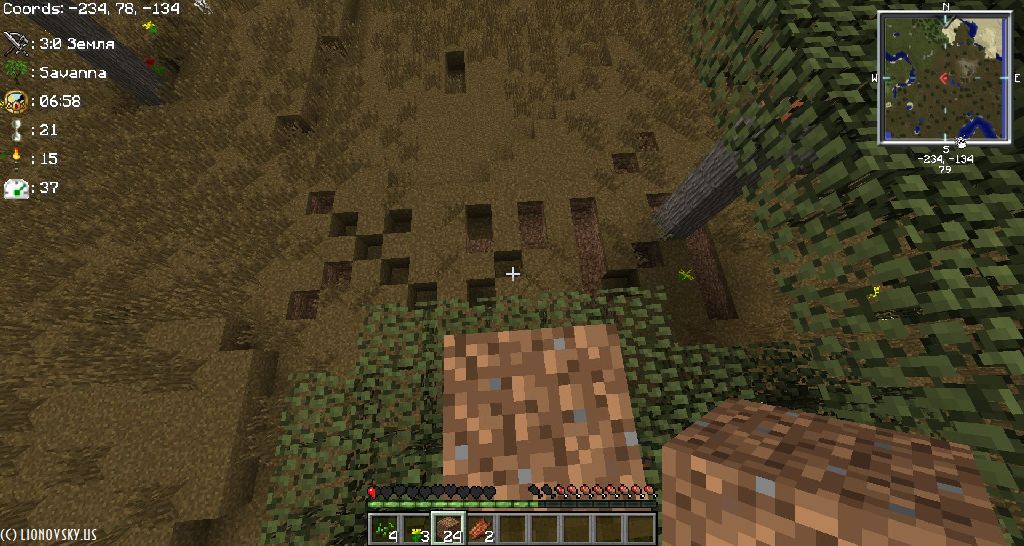The image size is (1024, 546).
Task: Click the pickaxe and sword tool icon
Action: click(16, 43)
